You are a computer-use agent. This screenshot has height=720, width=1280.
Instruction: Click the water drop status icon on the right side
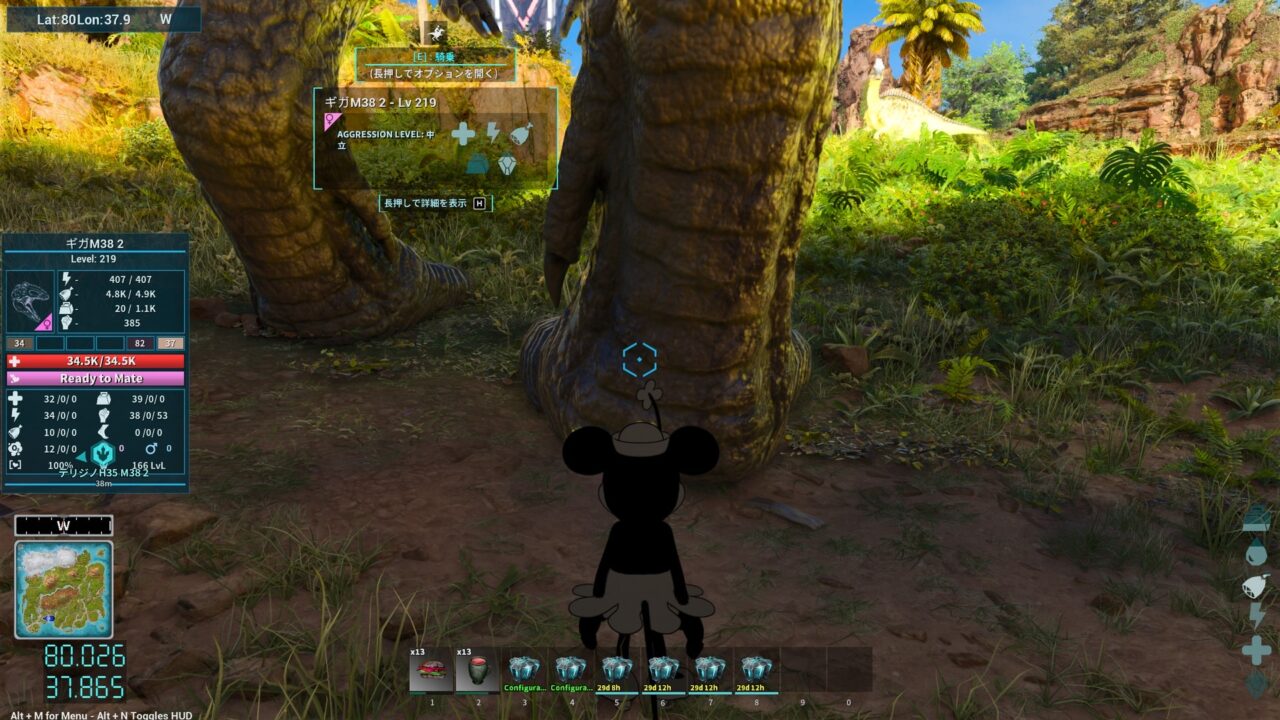click(1255, 550)
